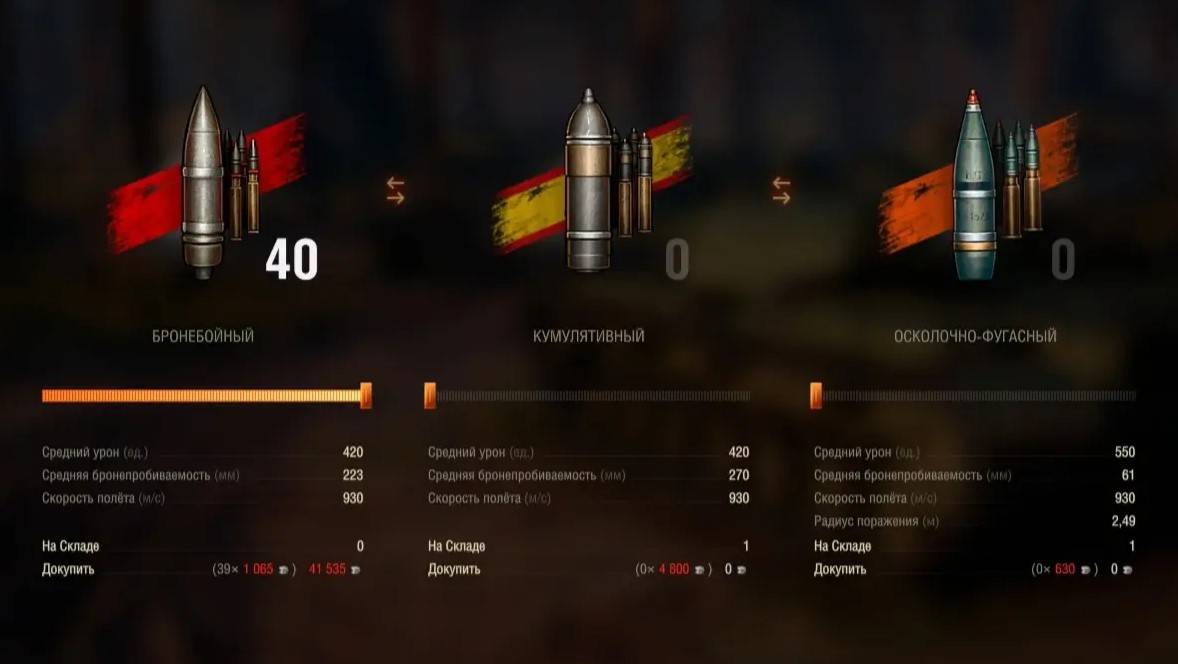The height and width of the screenshot is (664, 1178).
Task: Swap armor-piercing and HEAT shell positions
Action: 395,190
